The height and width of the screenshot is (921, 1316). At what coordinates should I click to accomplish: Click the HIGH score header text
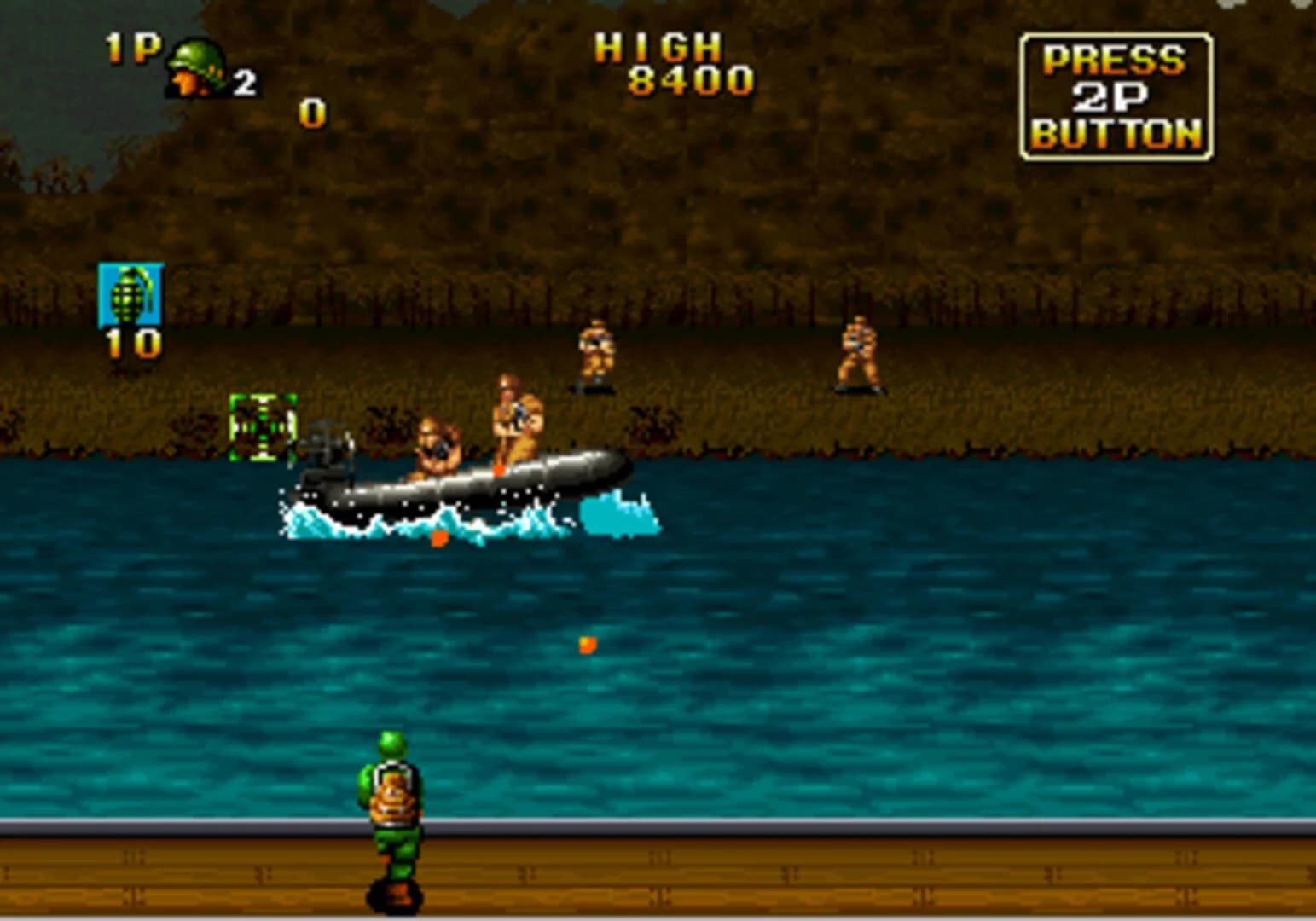pos(657,49)
